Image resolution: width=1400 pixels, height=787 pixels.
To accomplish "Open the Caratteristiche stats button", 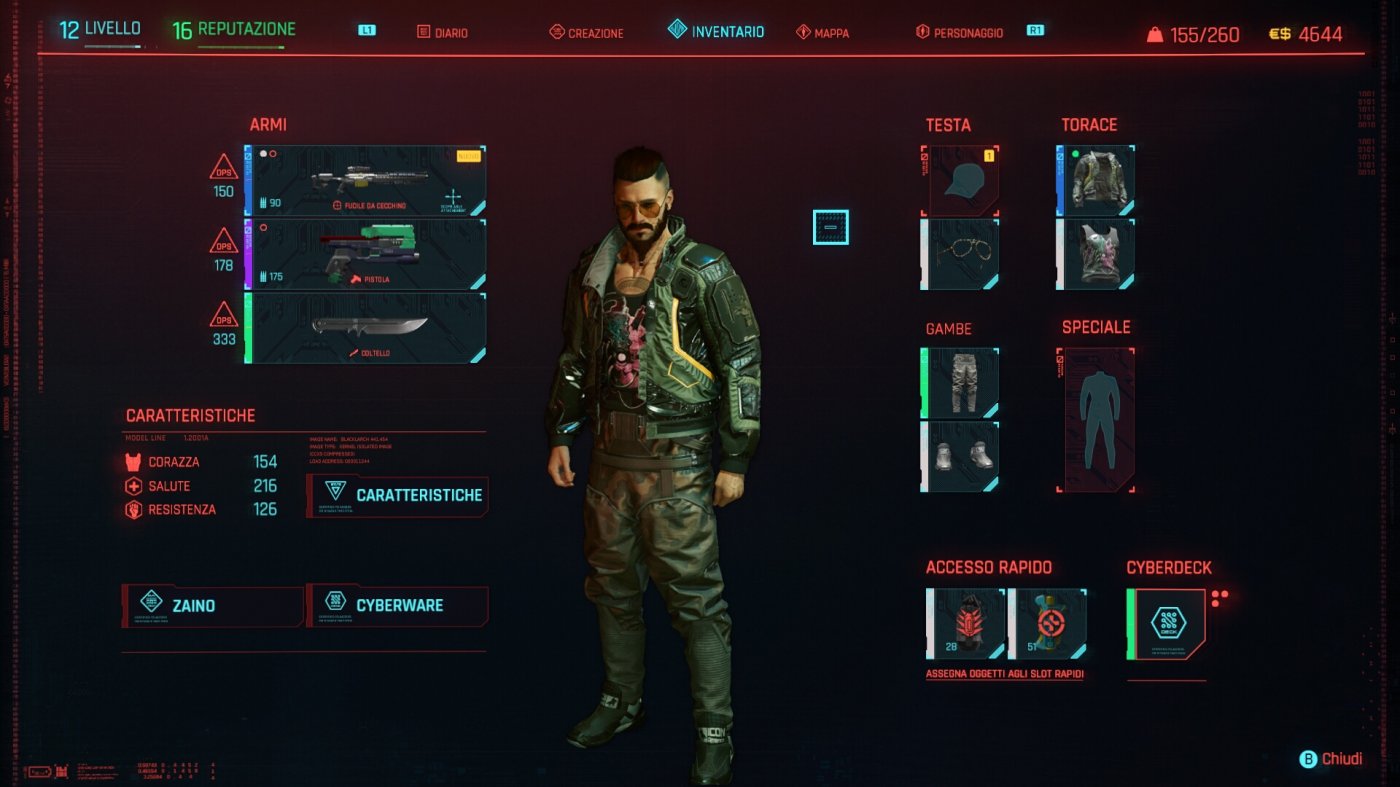I will 398,495.
